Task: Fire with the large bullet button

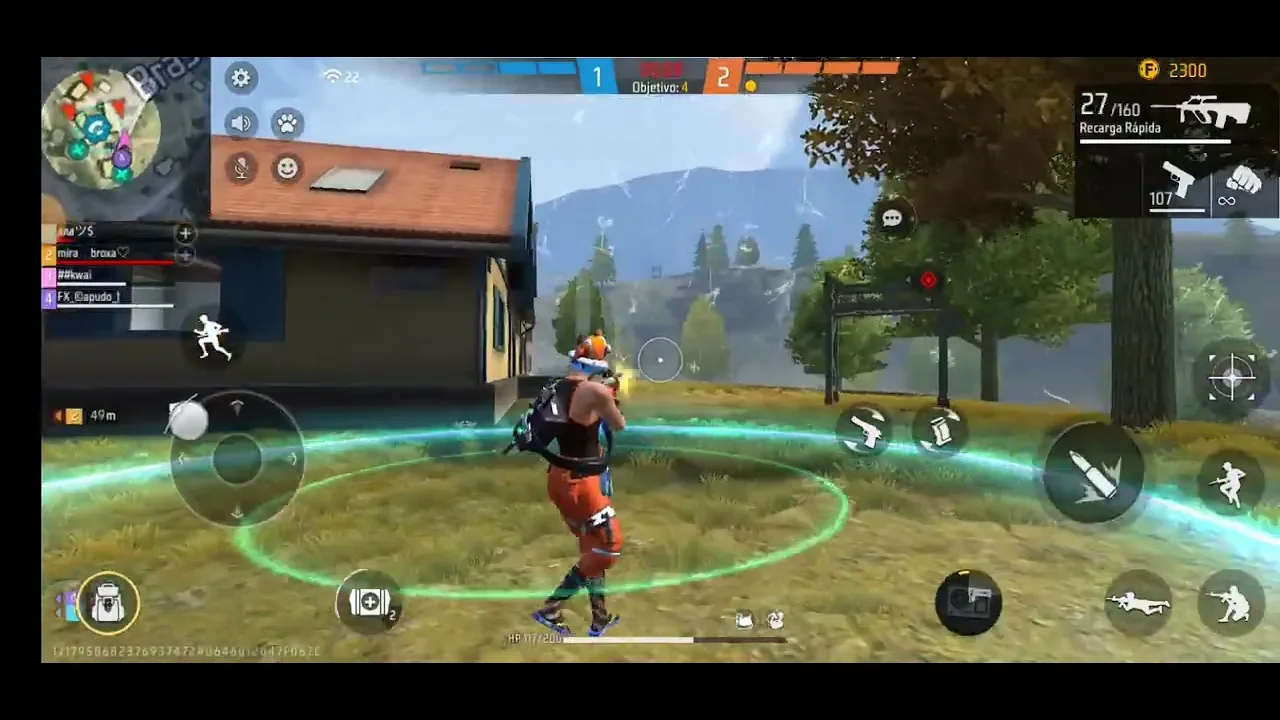Action: click(1093, 472)
